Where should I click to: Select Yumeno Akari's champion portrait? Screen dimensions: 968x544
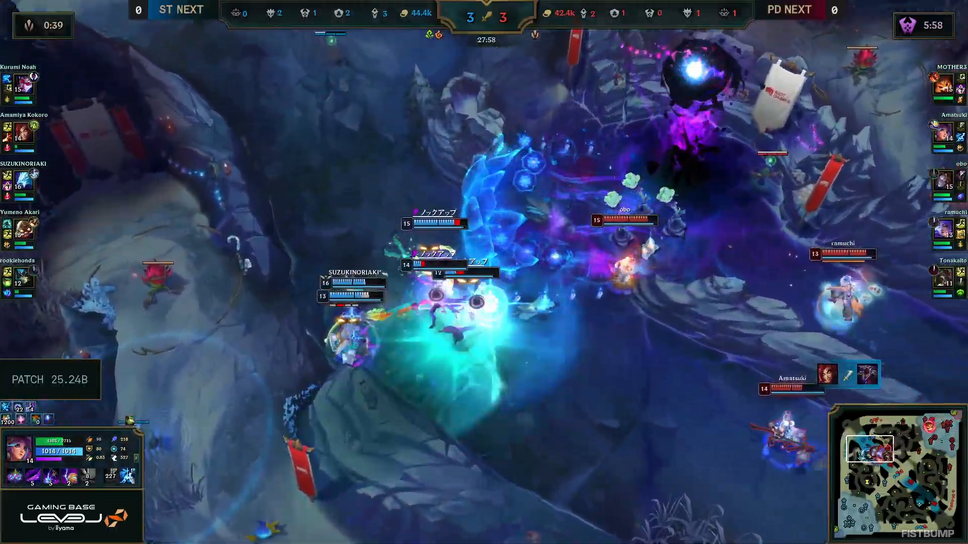[x=24, y=229]
